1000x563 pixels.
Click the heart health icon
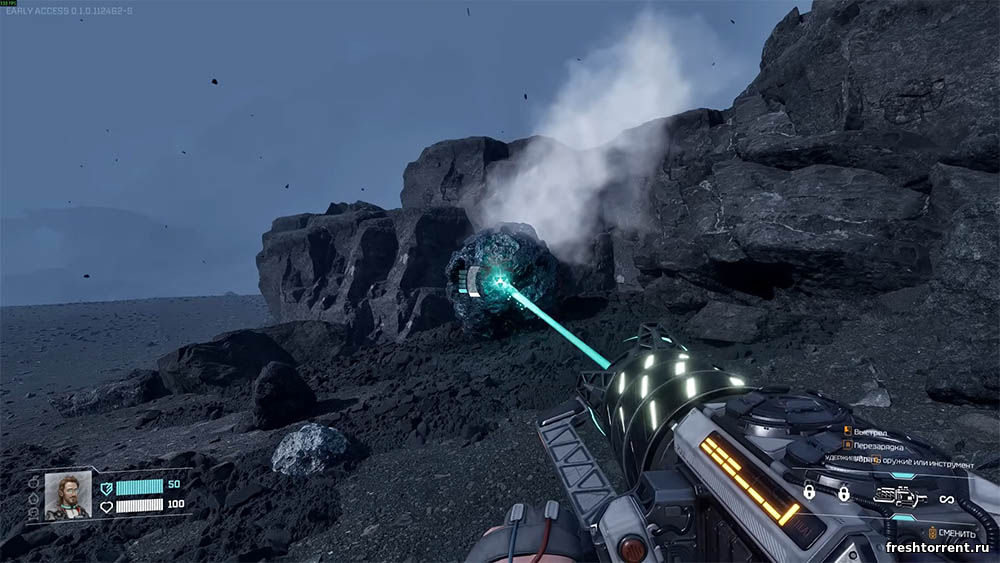pyautogui.click(x=106, y=506)
